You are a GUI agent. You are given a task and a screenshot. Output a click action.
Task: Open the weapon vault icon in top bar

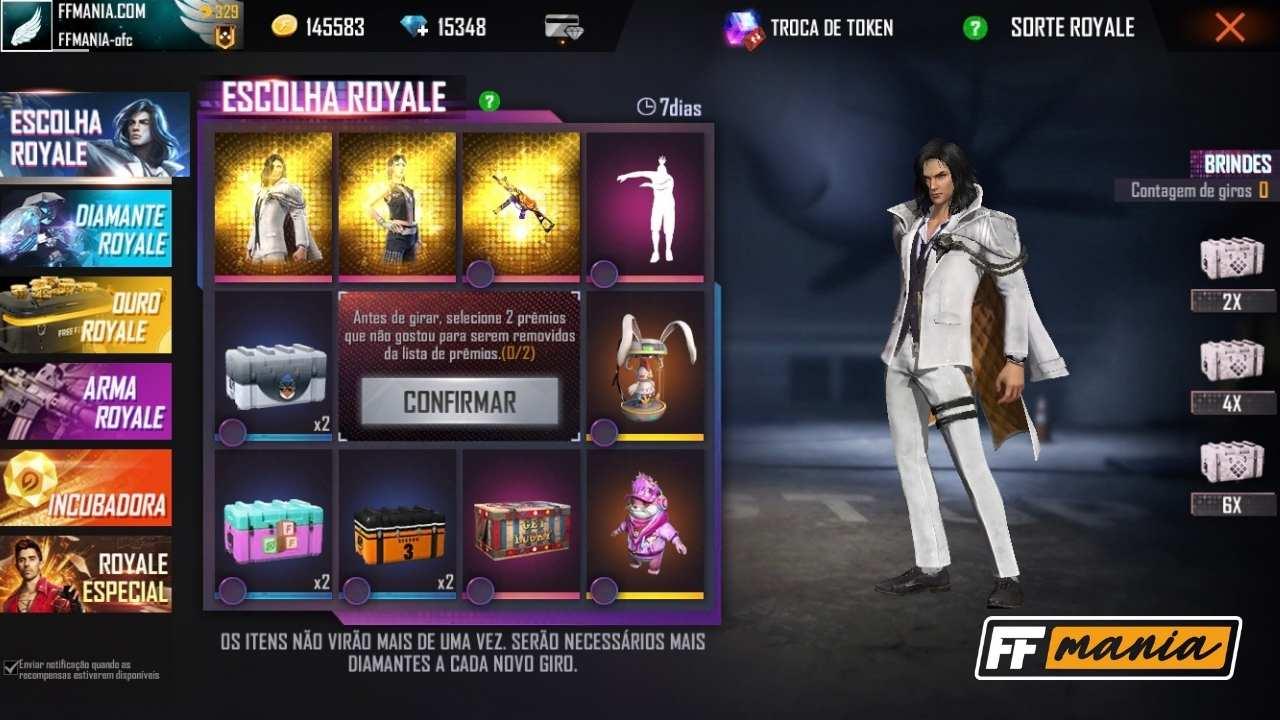pos(563,24)
